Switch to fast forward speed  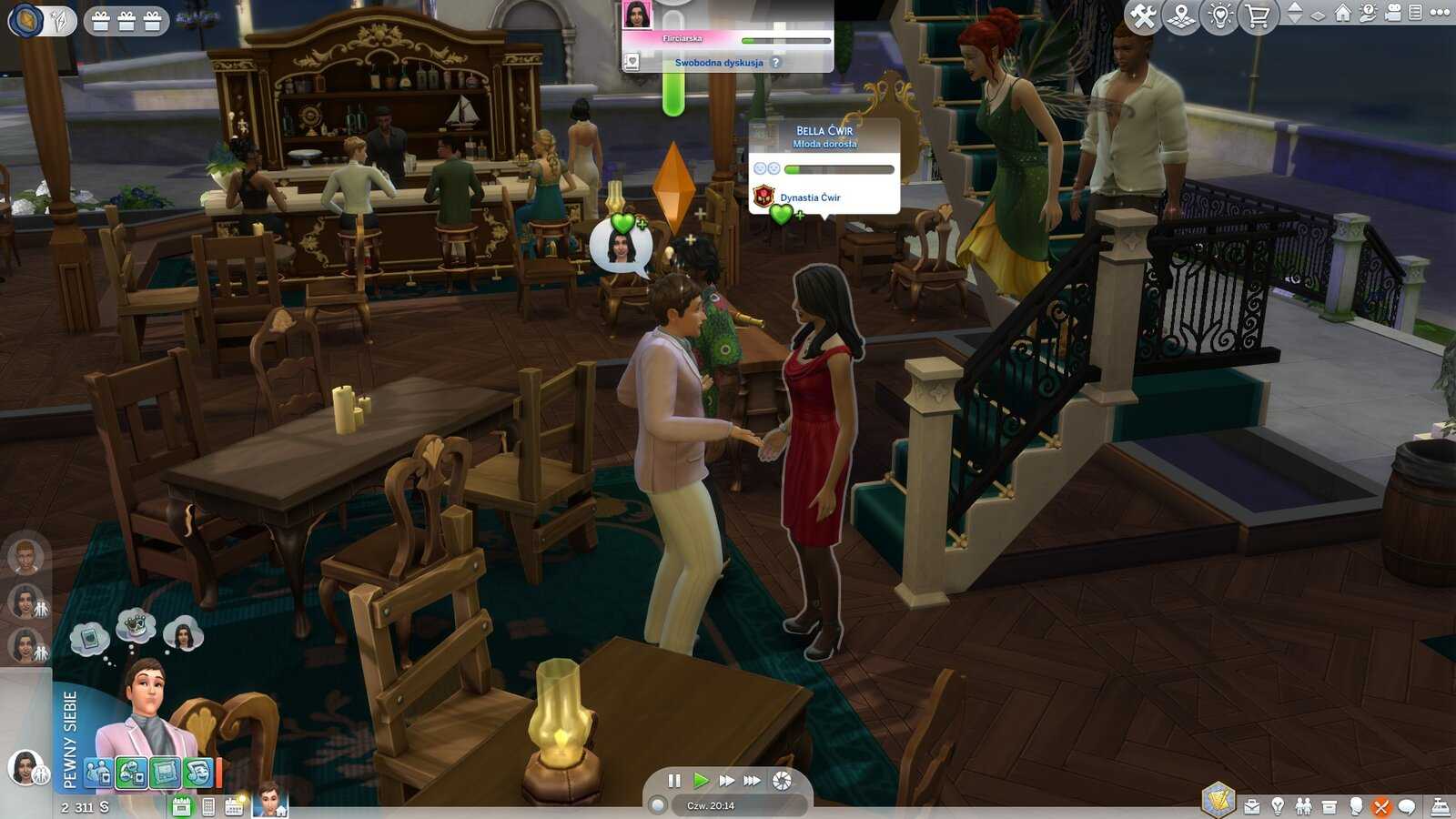point(726,781)
